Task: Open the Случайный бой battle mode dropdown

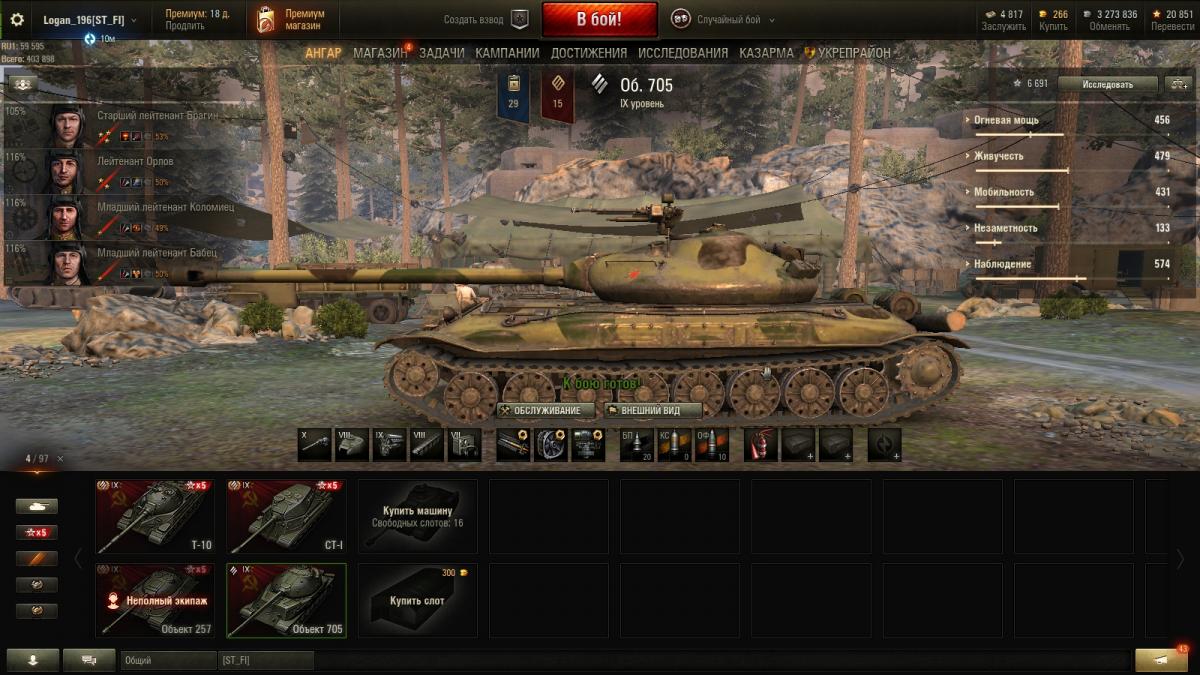Action: point(723,19)
